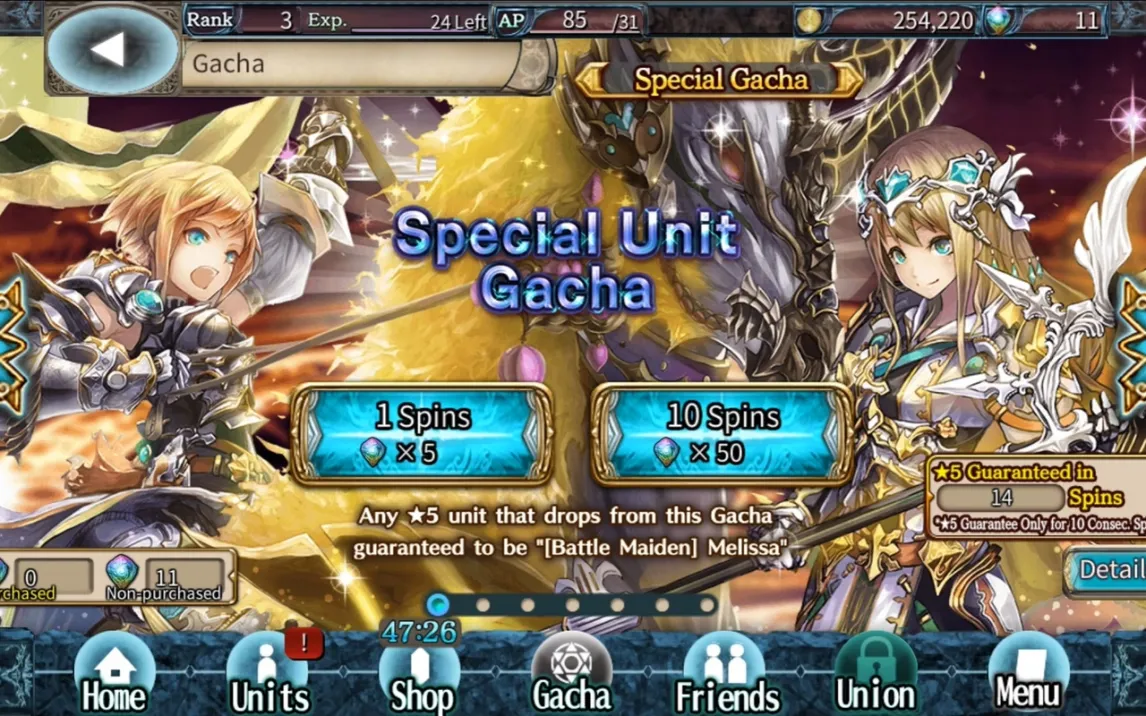This screenshot has width=1146, height=716.
Task: Show previous banner with left arrow
Action: (10, 345)
